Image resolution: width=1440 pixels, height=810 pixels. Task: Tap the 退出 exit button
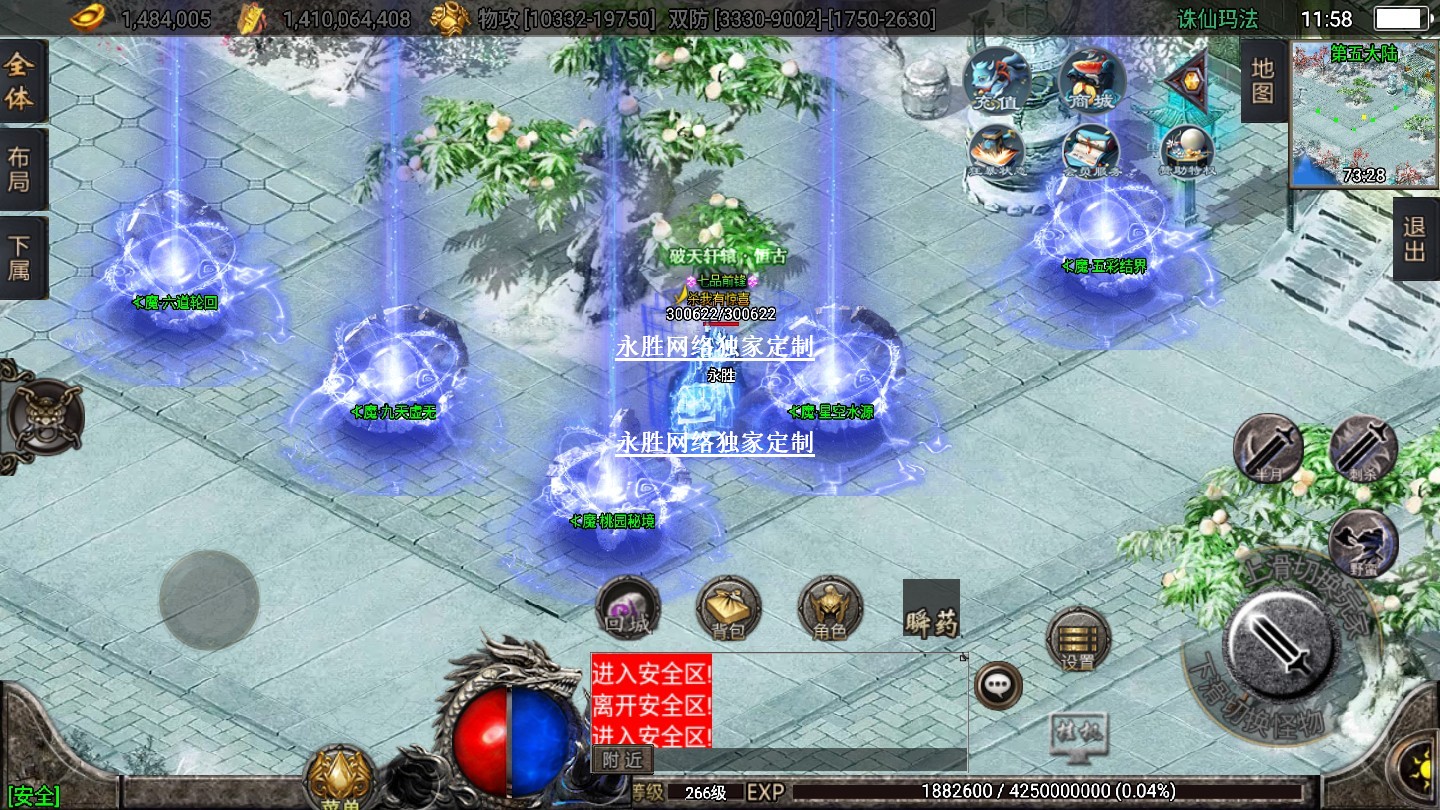pos(1415,238)
